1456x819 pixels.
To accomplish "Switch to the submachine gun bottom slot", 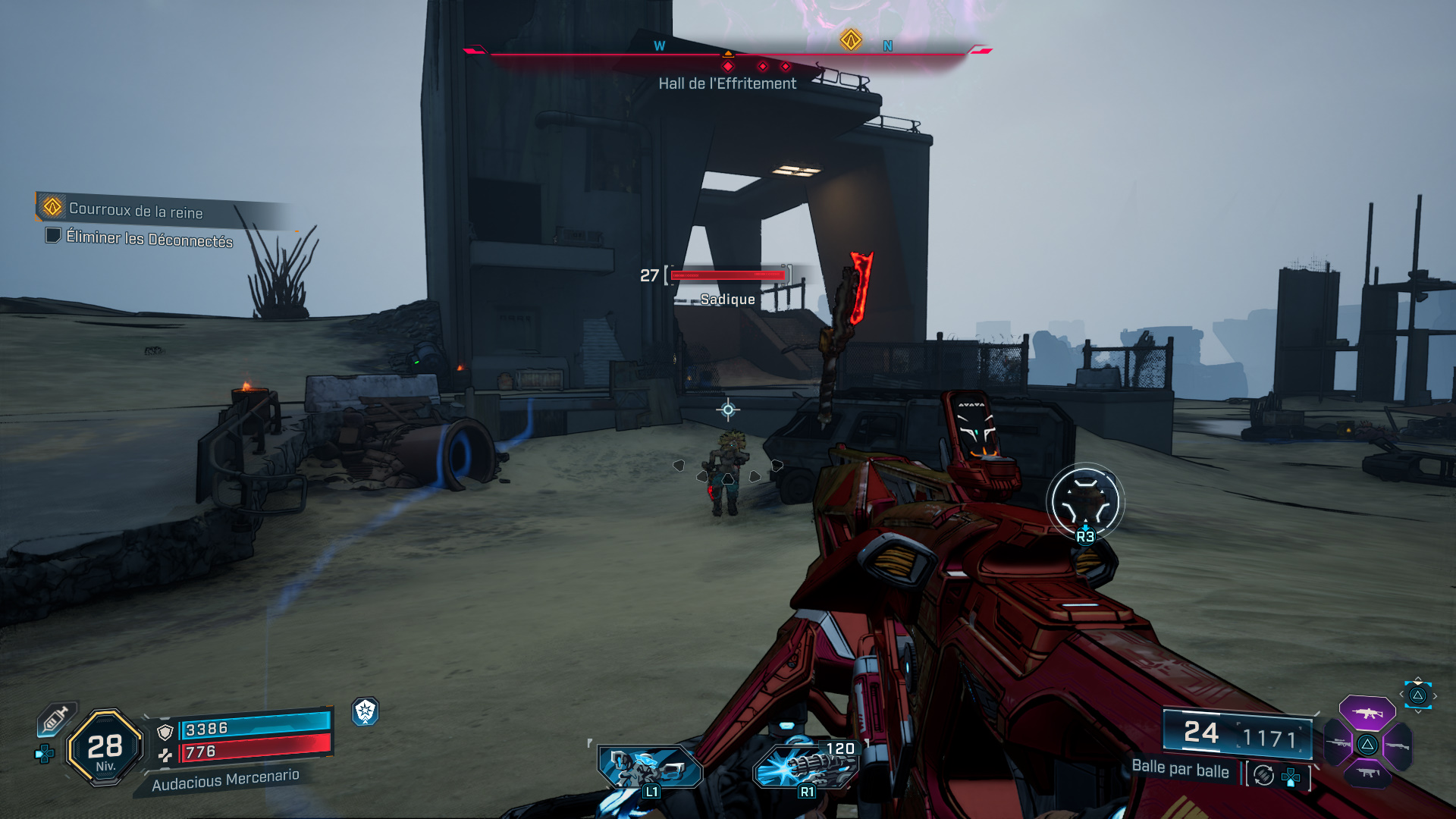I will [x=1367, y=773].
